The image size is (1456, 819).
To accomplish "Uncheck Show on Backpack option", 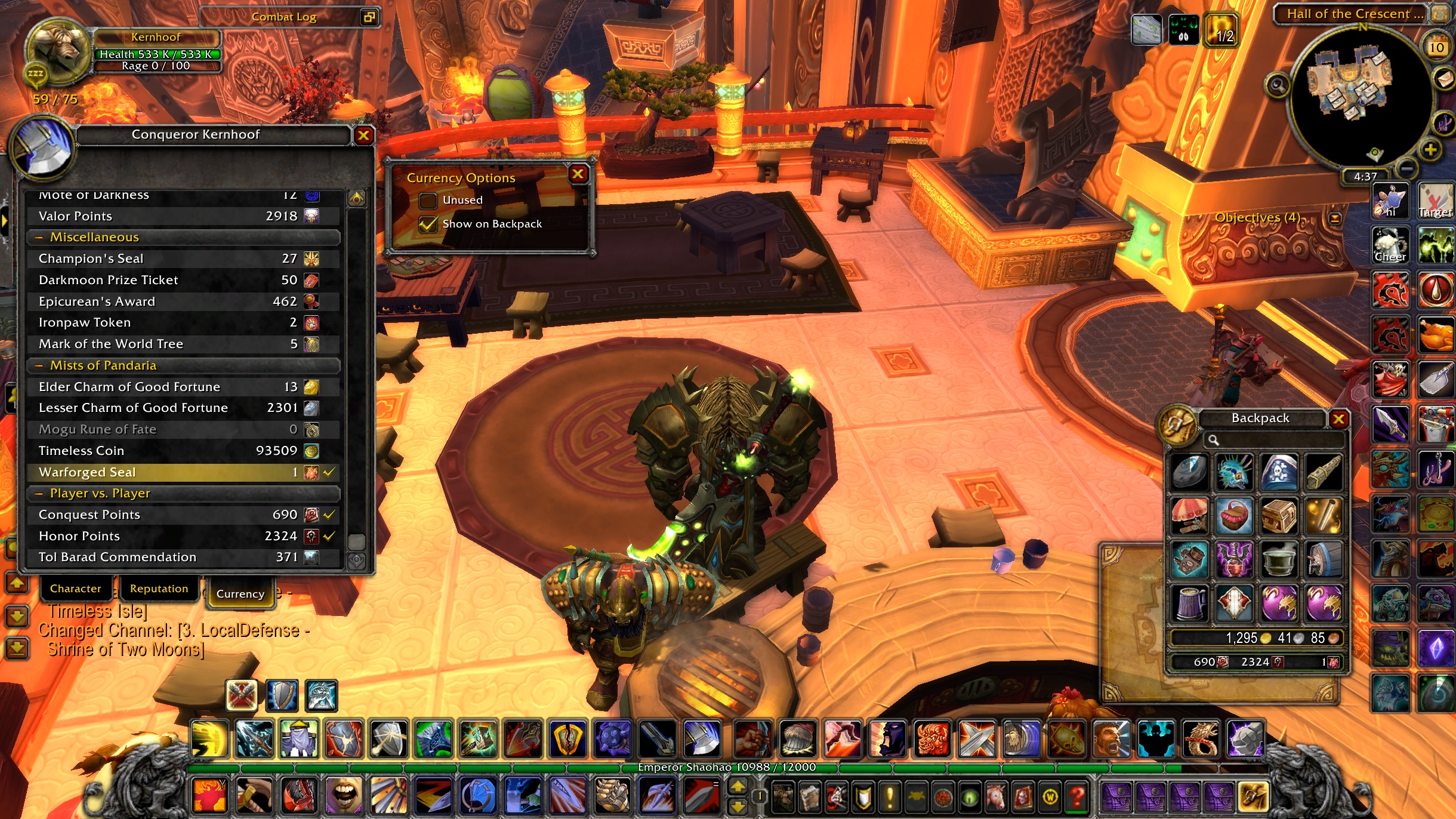I will [x=428, y=224].
